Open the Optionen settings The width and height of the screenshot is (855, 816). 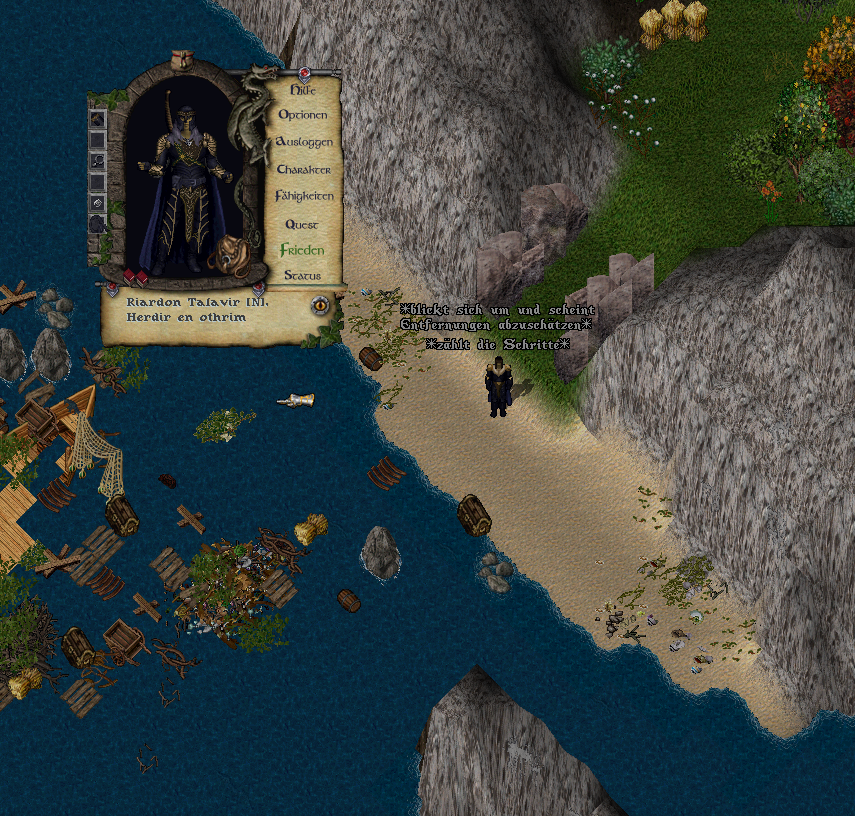tap(303, 115)
